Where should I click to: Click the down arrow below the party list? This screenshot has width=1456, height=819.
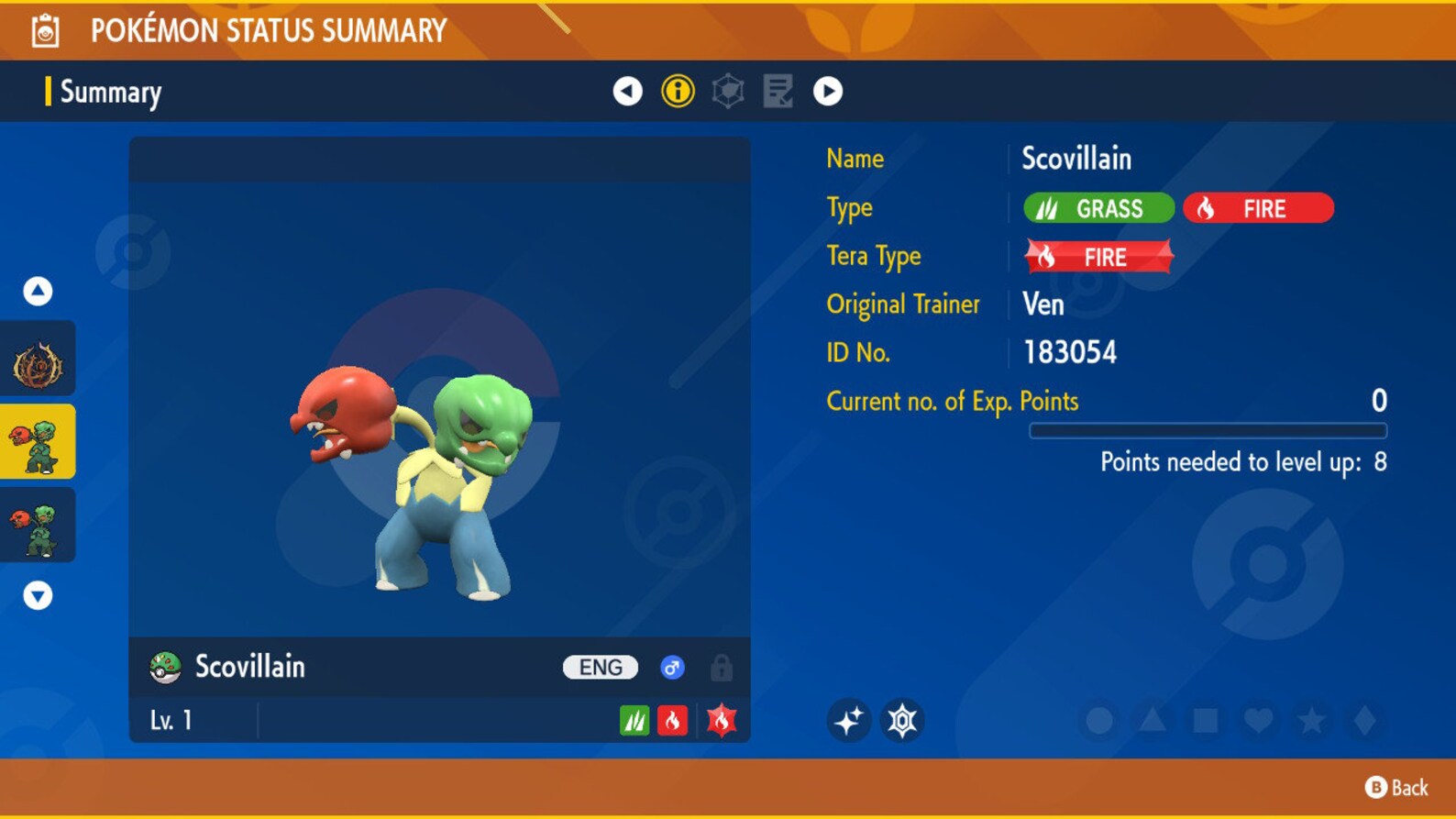coord(38,596)
